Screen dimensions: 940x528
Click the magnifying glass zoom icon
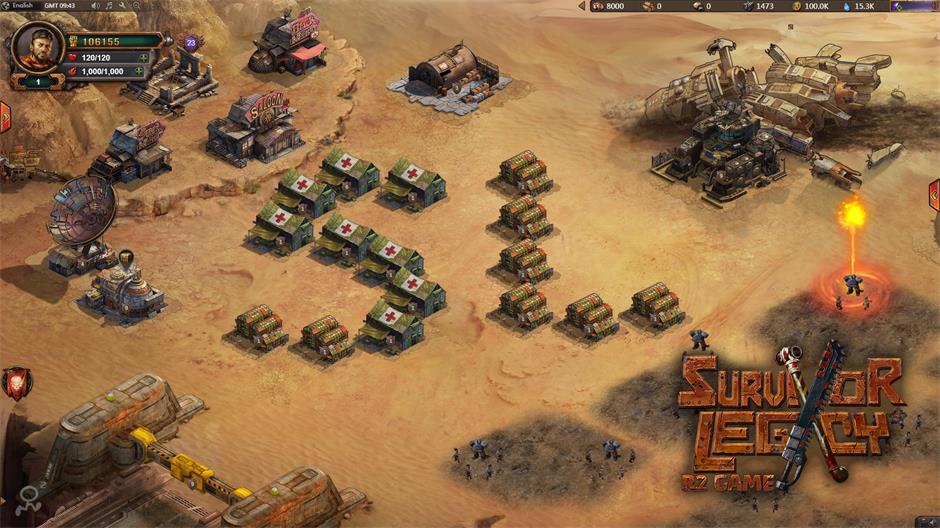[x=135, y=6]
